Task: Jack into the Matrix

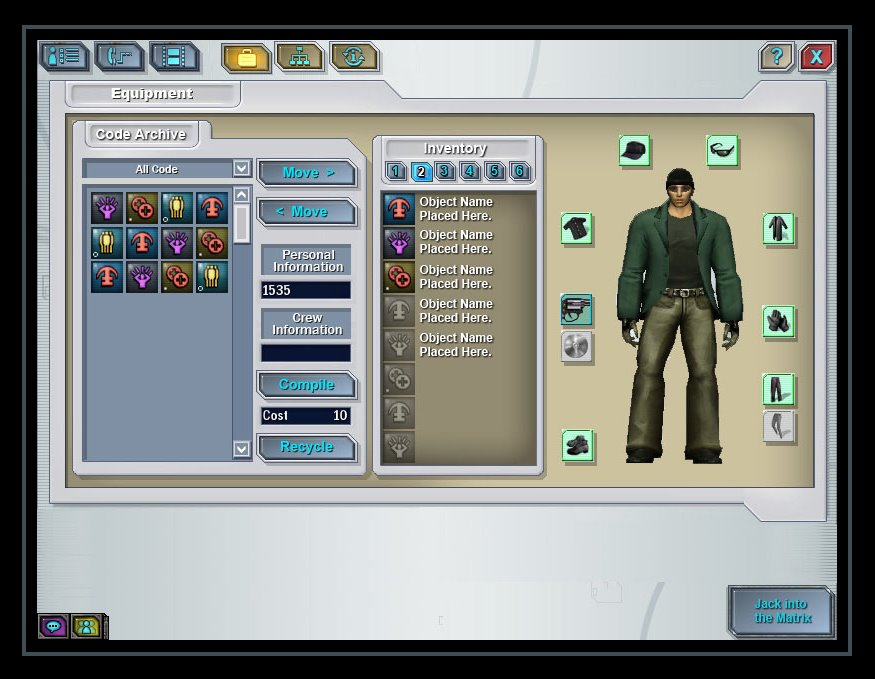Action: click(780, 611)
